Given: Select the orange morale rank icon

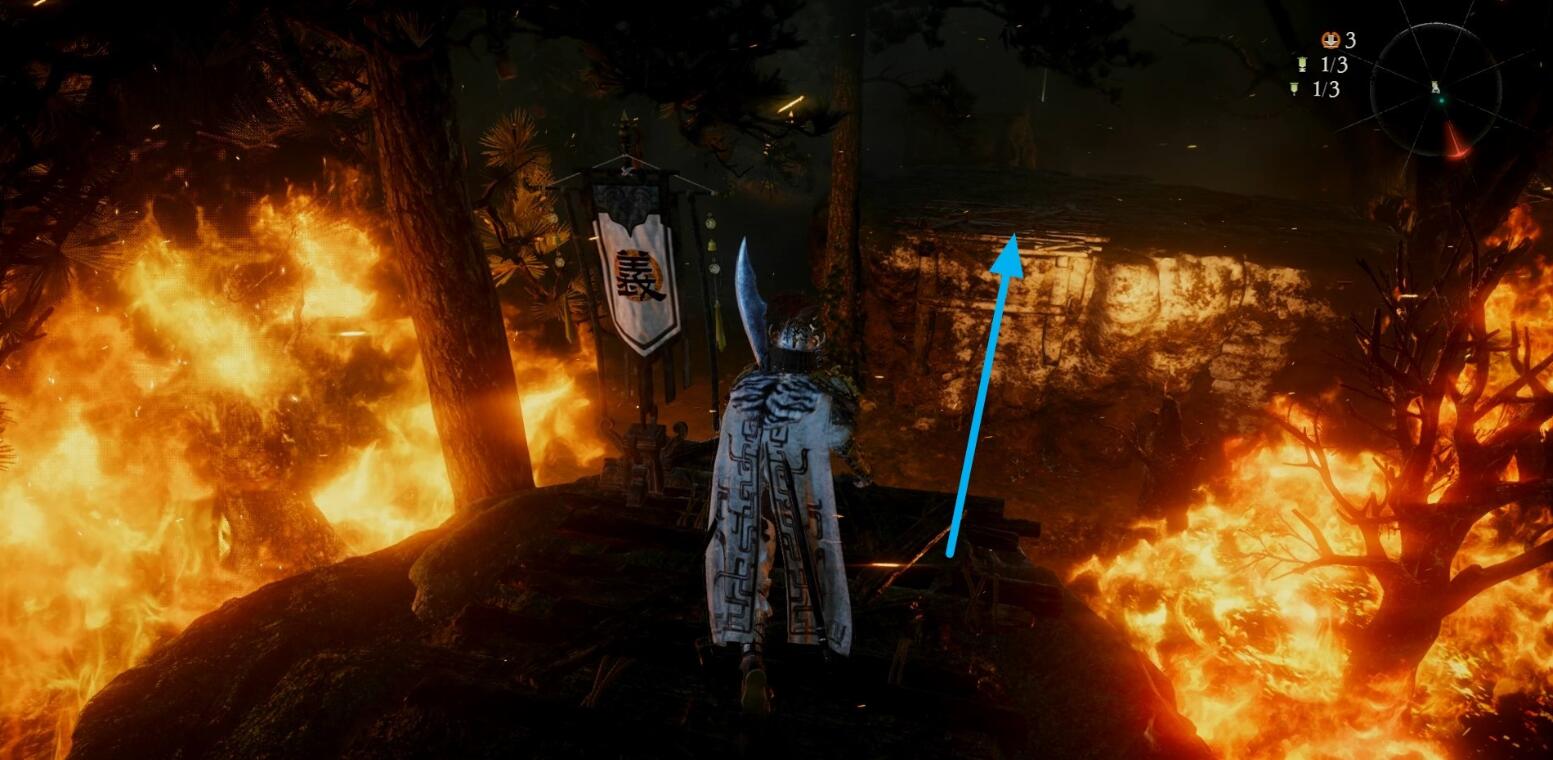Looking at the screenshot, I should point(1330,40).
